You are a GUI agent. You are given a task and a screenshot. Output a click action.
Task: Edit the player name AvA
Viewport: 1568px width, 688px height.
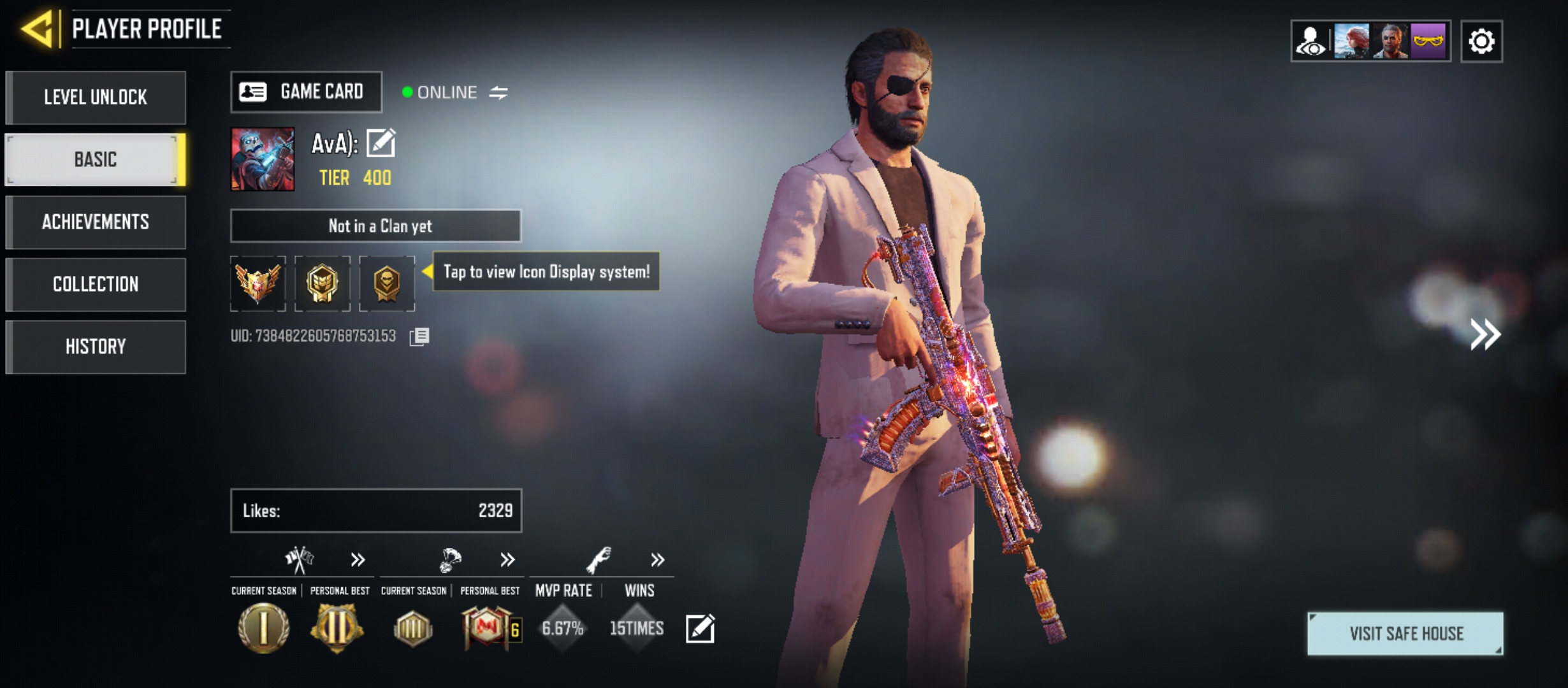[381, 143]
